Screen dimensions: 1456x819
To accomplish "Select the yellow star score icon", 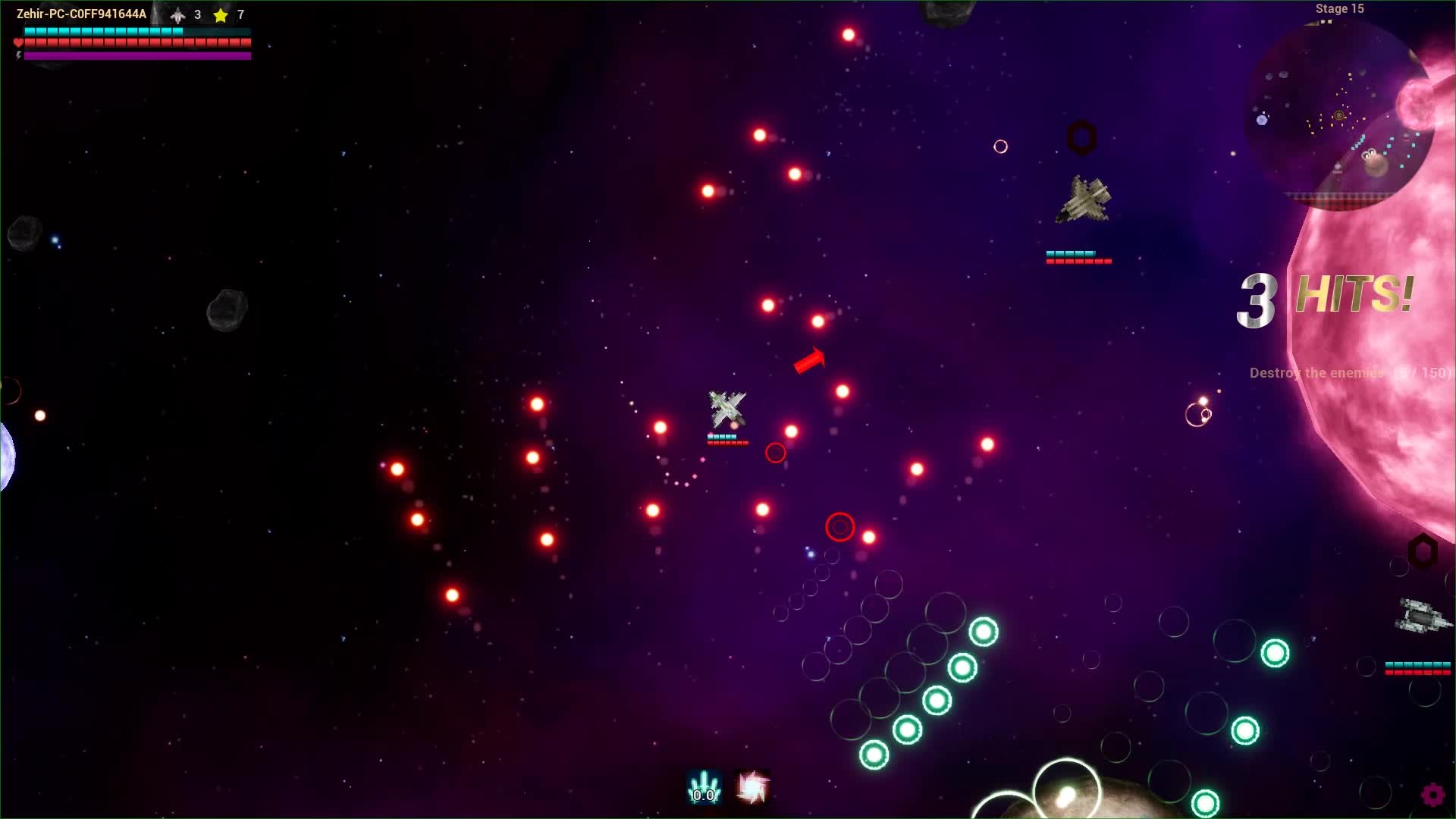I will click(218, 14).
